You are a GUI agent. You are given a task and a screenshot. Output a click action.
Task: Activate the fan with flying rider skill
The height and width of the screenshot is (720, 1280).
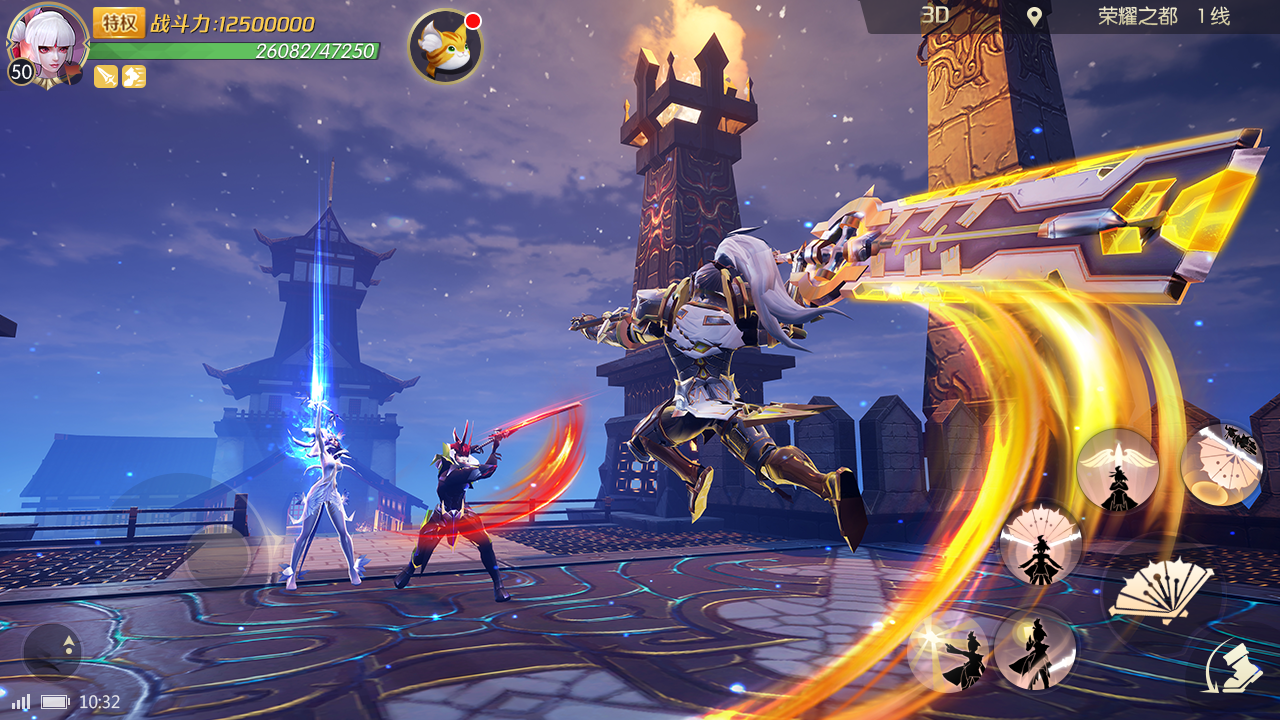click(1221, 463)
